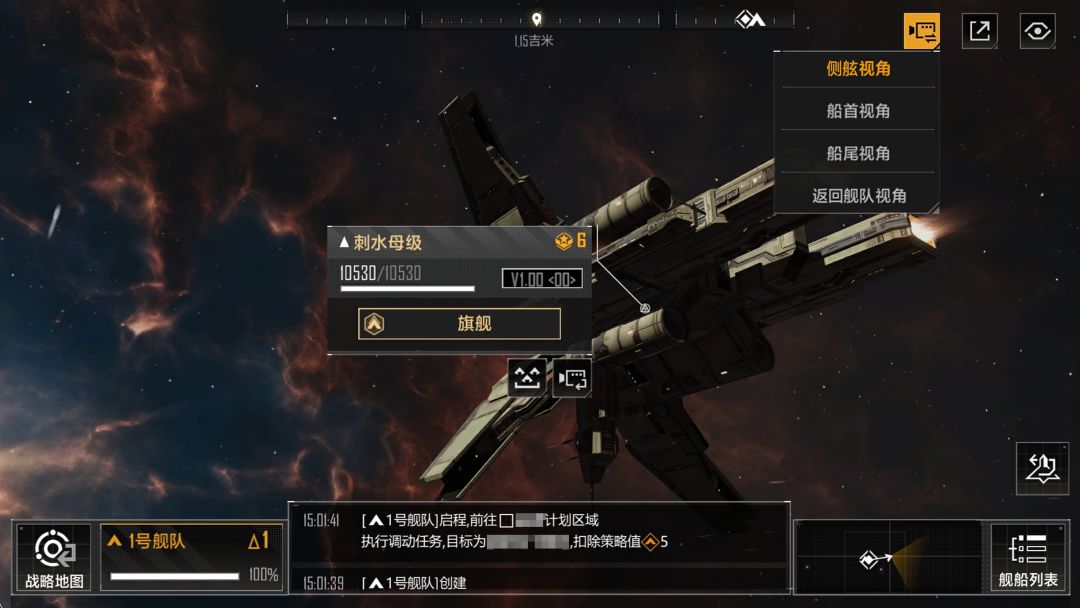Choose the 船首视角 view option

tap(857, 111)
